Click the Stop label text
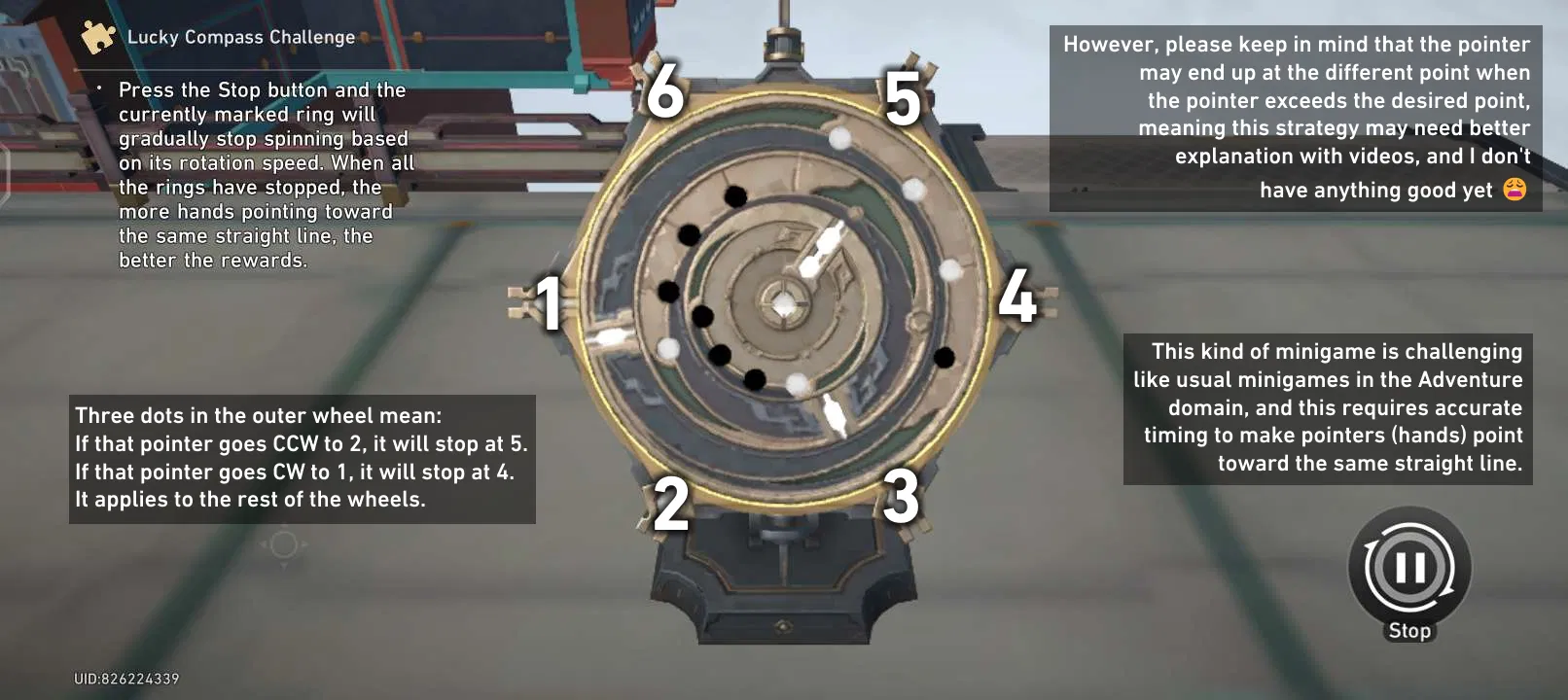 tap(1408, 630)
